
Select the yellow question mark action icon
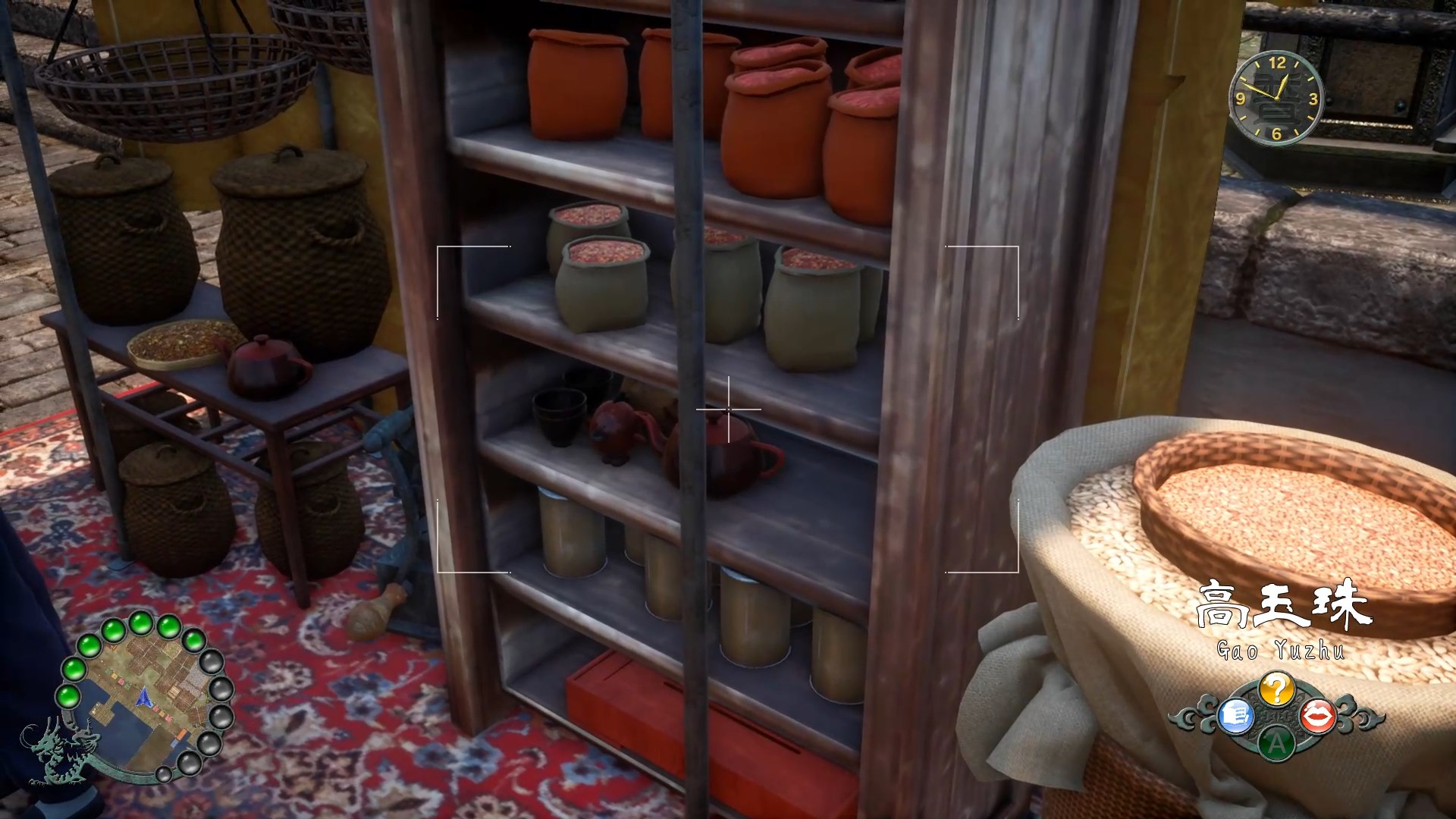(x=1276, y=689)
